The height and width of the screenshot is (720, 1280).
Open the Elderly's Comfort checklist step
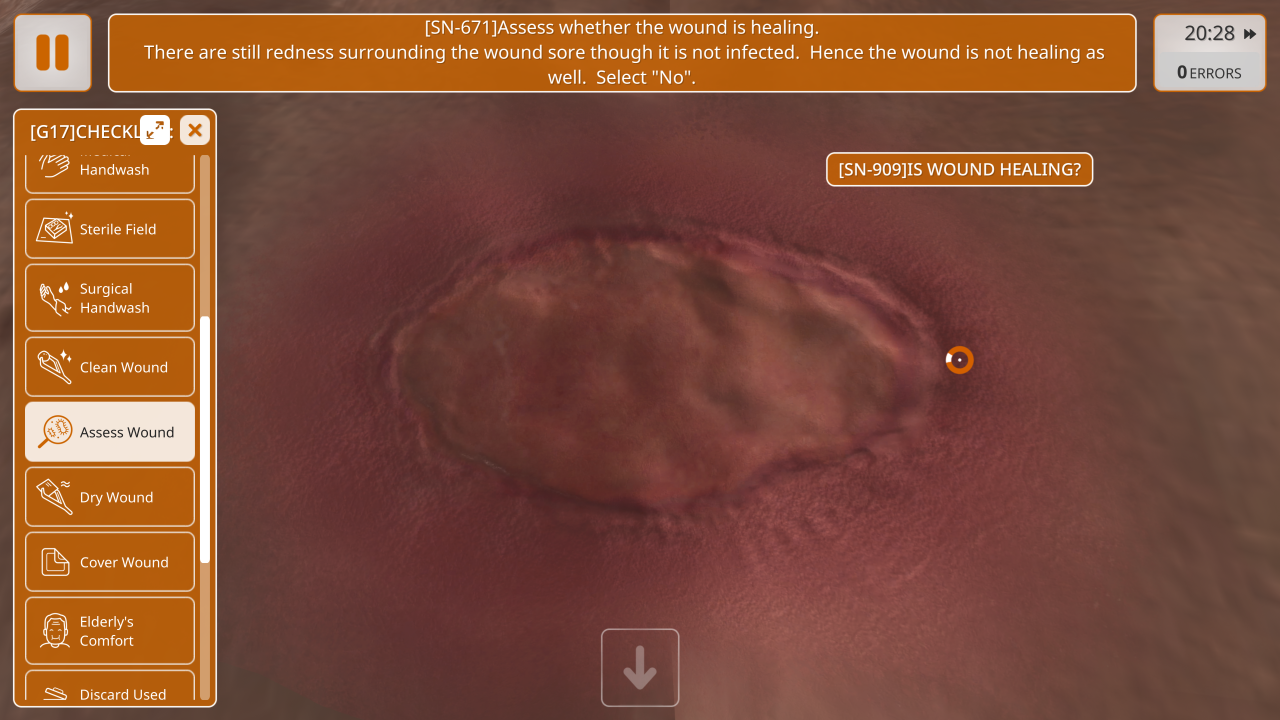click(x=110, y=631)
